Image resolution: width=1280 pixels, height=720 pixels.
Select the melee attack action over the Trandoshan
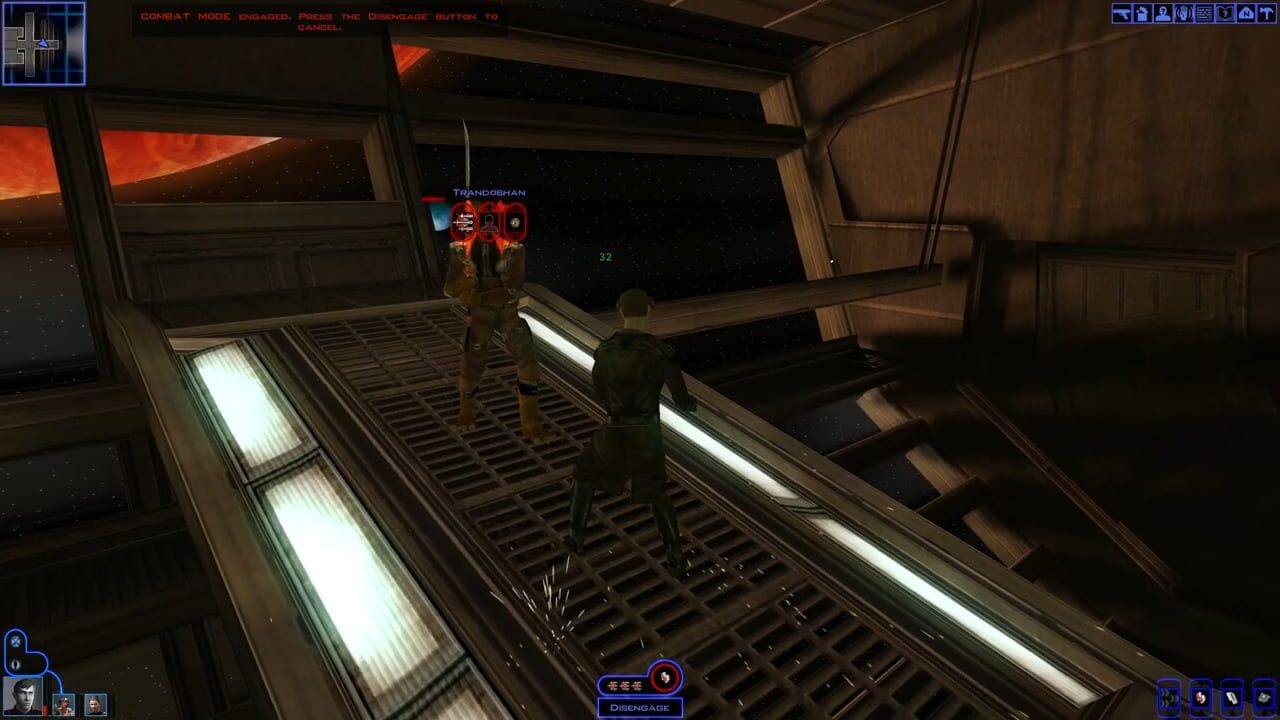[463, 223]
